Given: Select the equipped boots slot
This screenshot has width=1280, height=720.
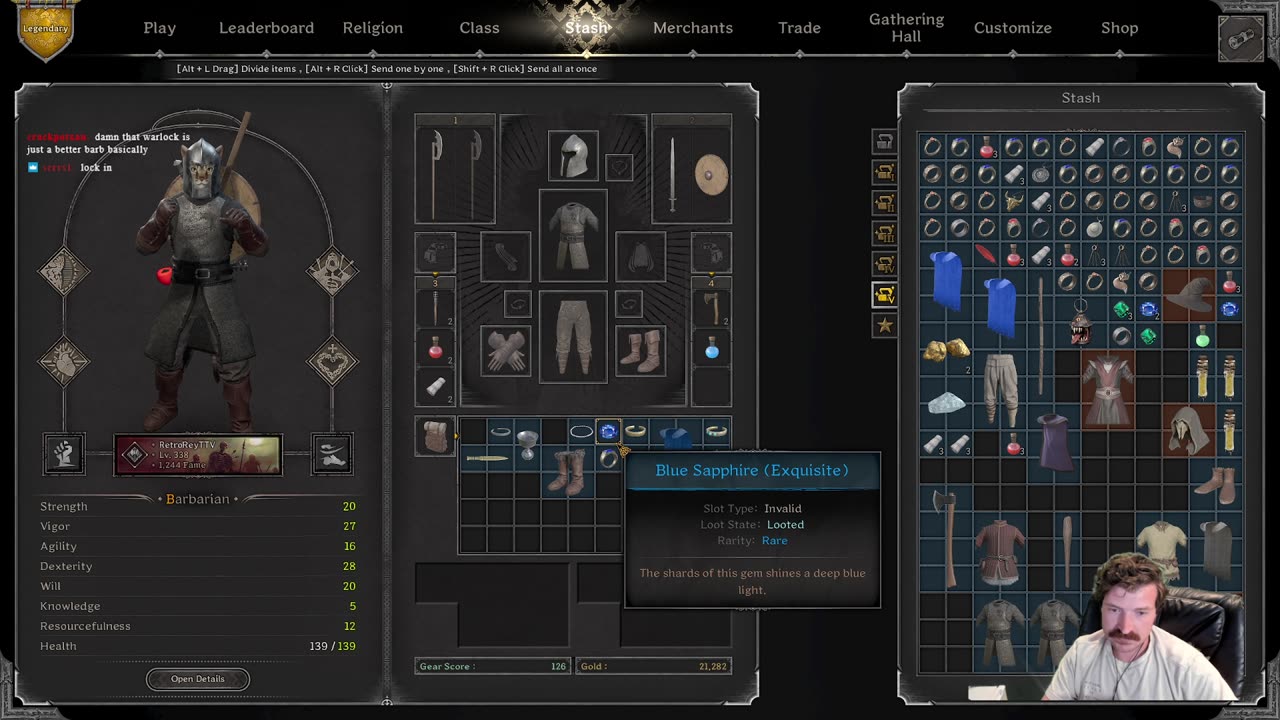Looking at the screenshot, I should (641, 351).
